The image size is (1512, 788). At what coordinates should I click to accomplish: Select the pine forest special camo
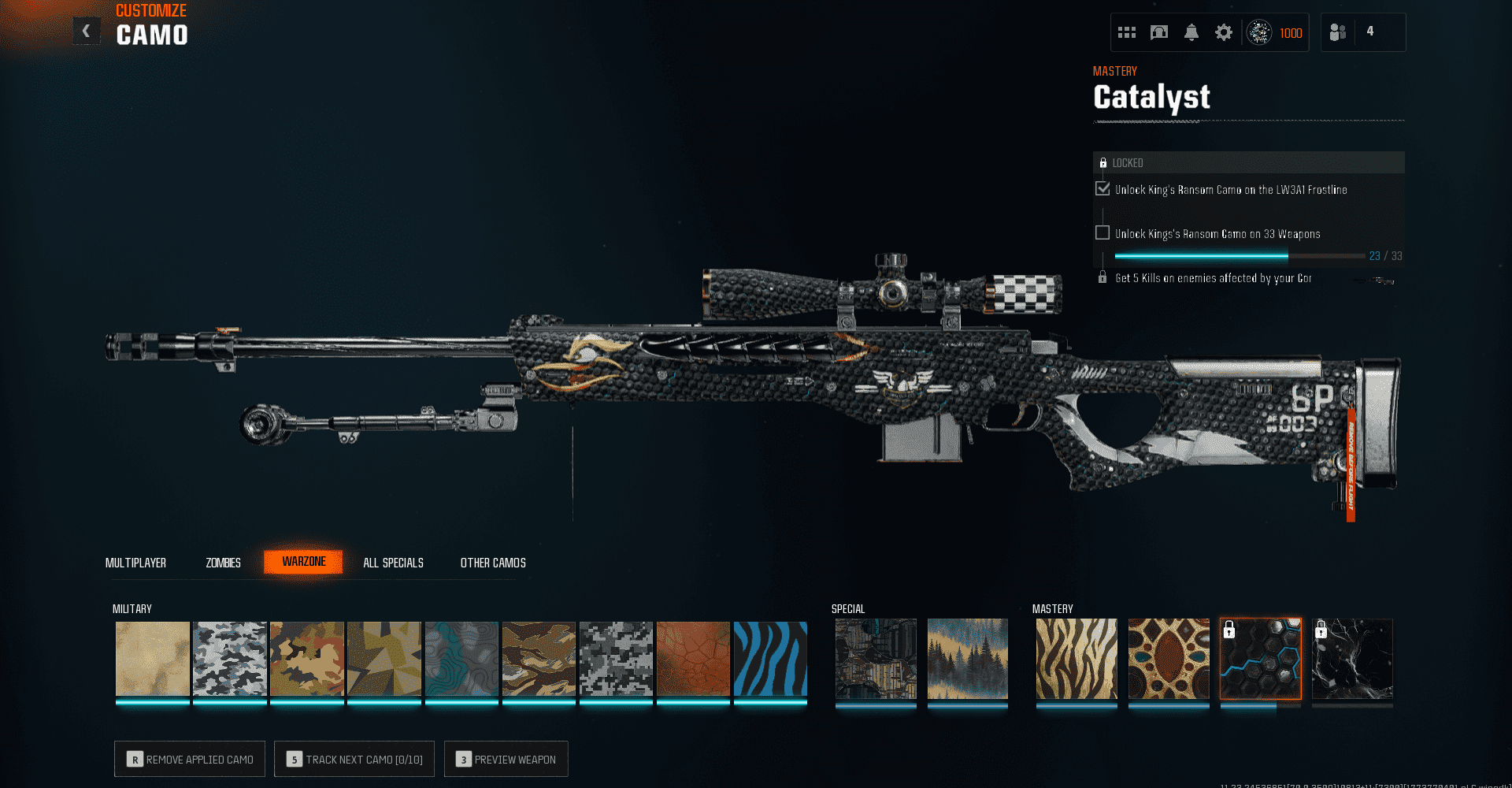coord(967,659)
